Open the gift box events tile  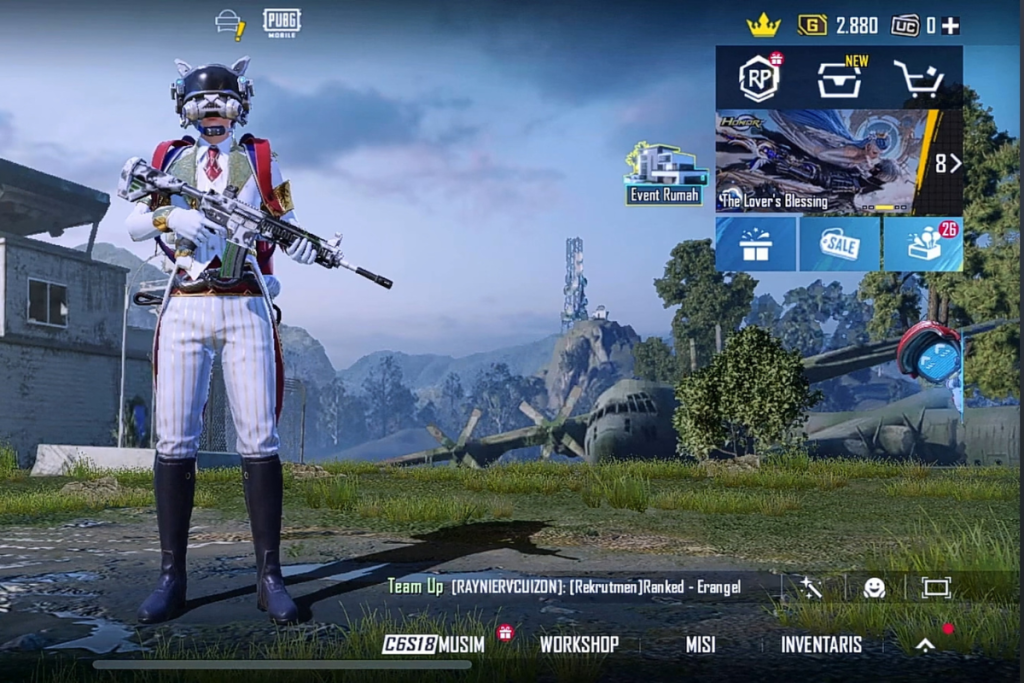[x=756, y=244]
